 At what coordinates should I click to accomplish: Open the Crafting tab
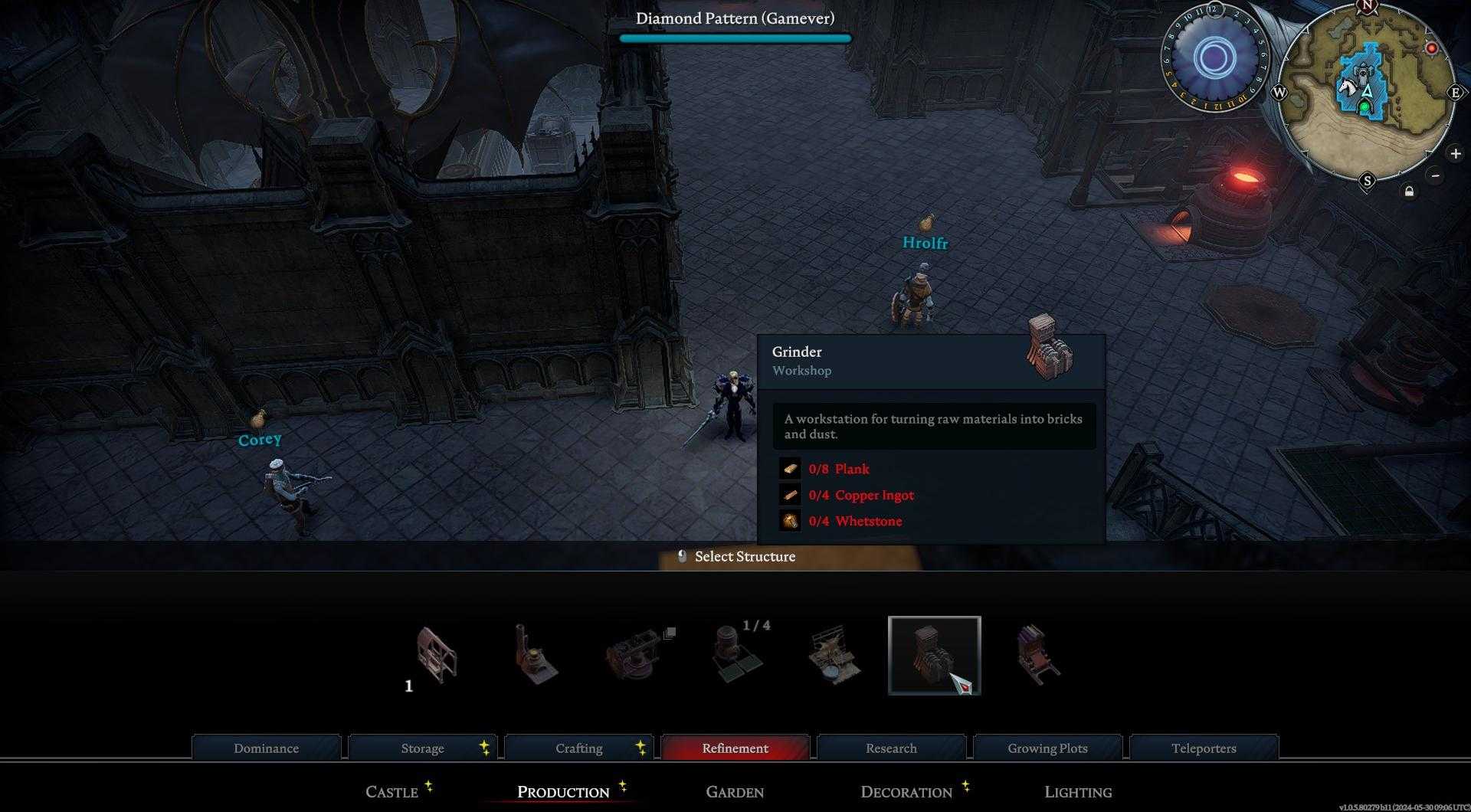[x=579, y=748]
